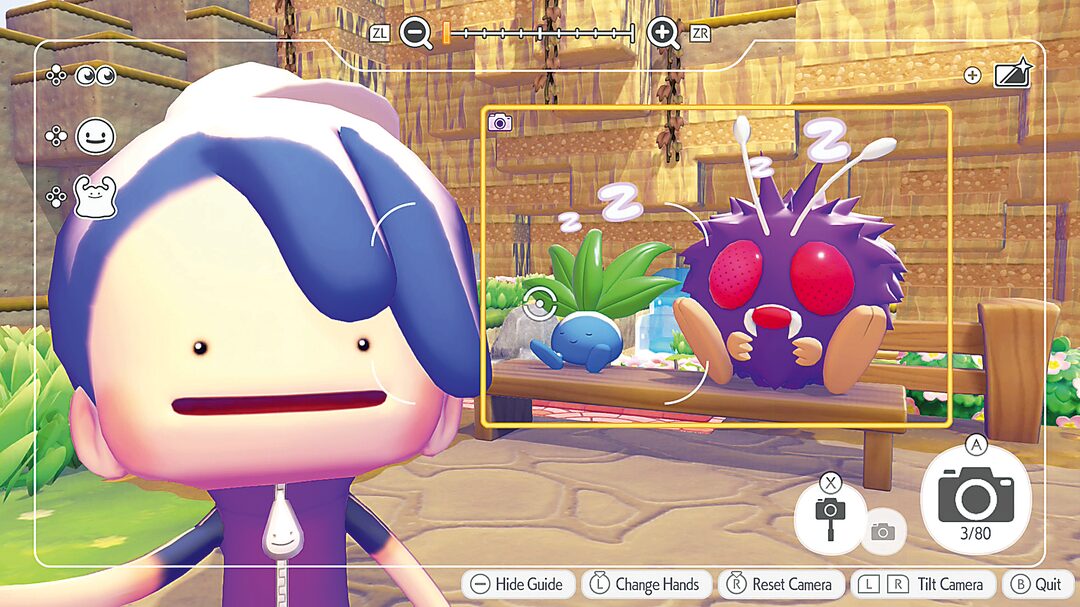Take a photo with the large camera button
1080x607 pixels.
point(975,496)
